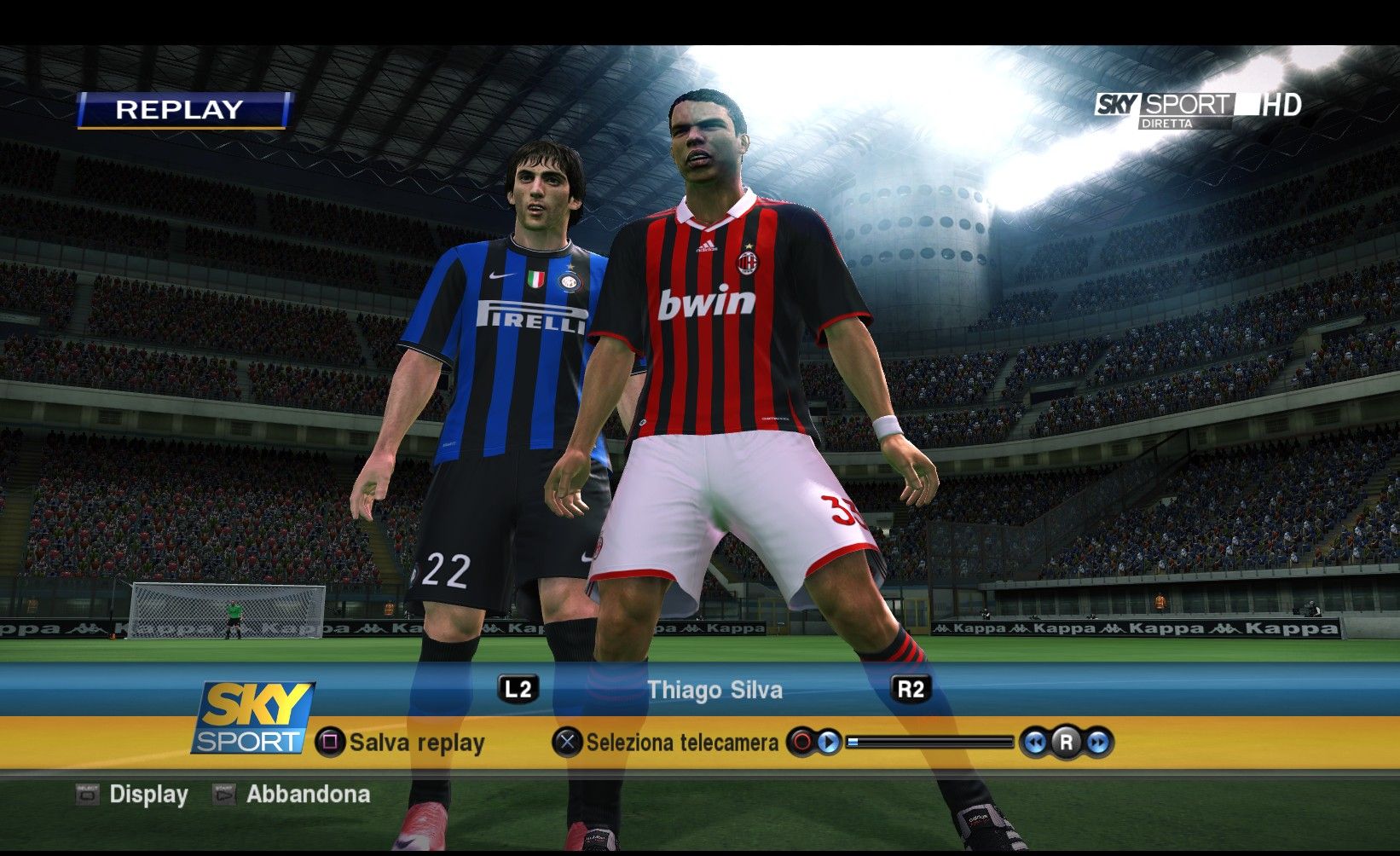Viewport: 1400px width, 856px height.
Task: Click the replay progress bar
Action: tap(930, 742)
